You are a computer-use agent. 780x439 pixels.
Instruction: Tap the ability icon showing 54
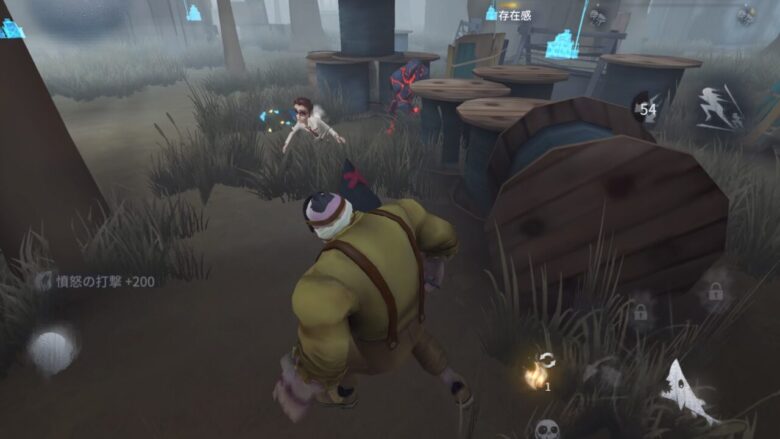click(x=645, y=107)
